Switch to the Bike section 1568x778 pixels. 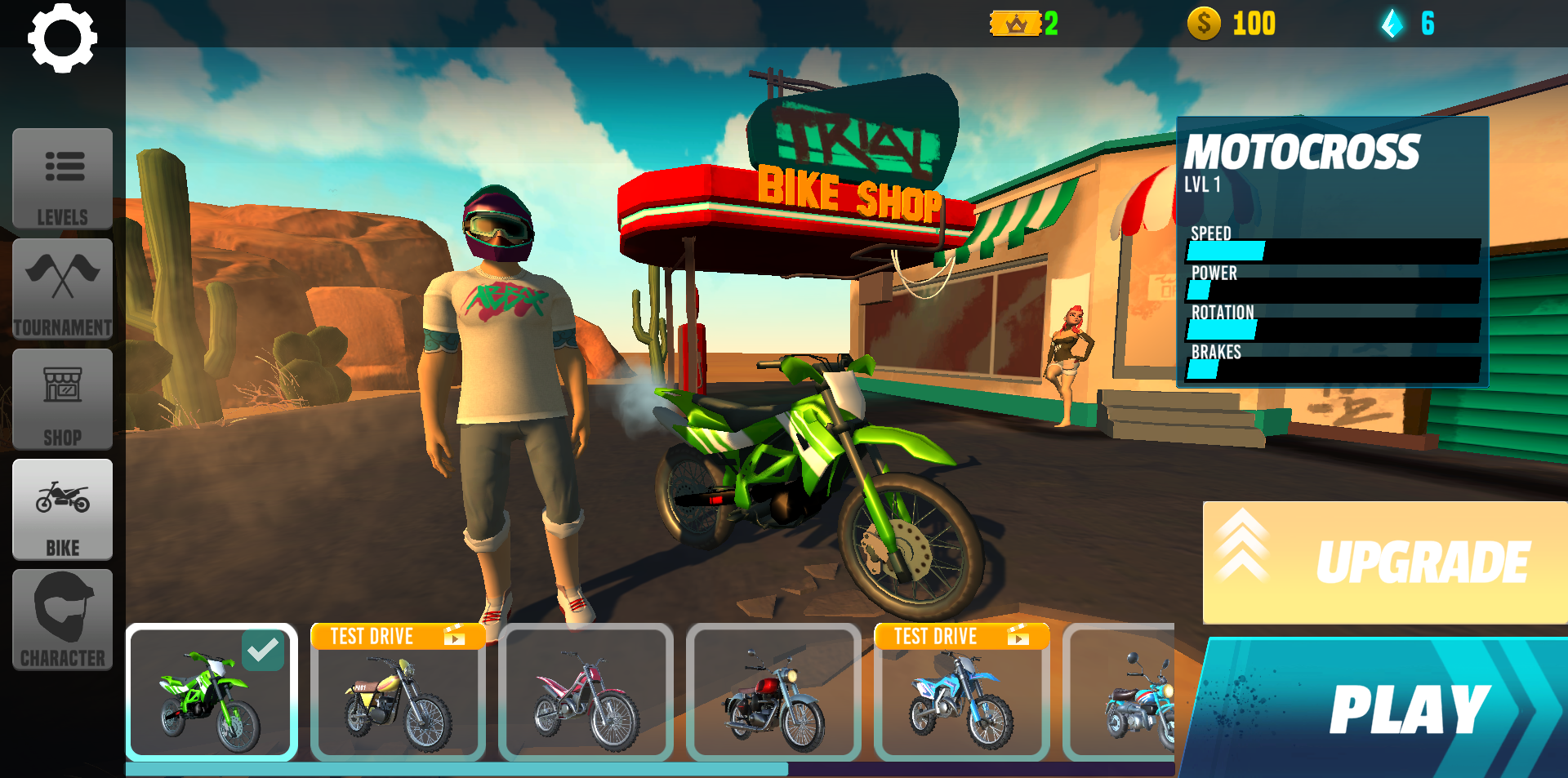click(x=62, y=510)
